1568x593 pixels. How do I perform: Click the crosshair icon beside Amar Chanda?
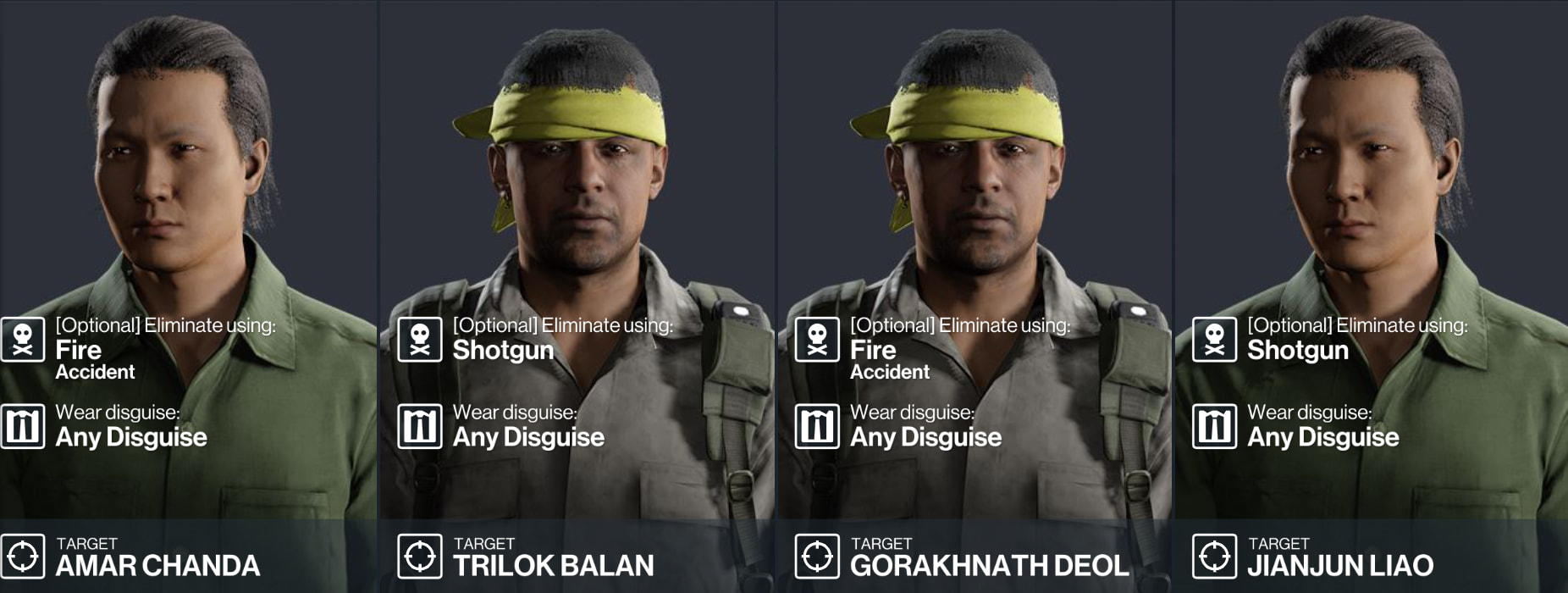pyautogui.click(x=23, y=557)
